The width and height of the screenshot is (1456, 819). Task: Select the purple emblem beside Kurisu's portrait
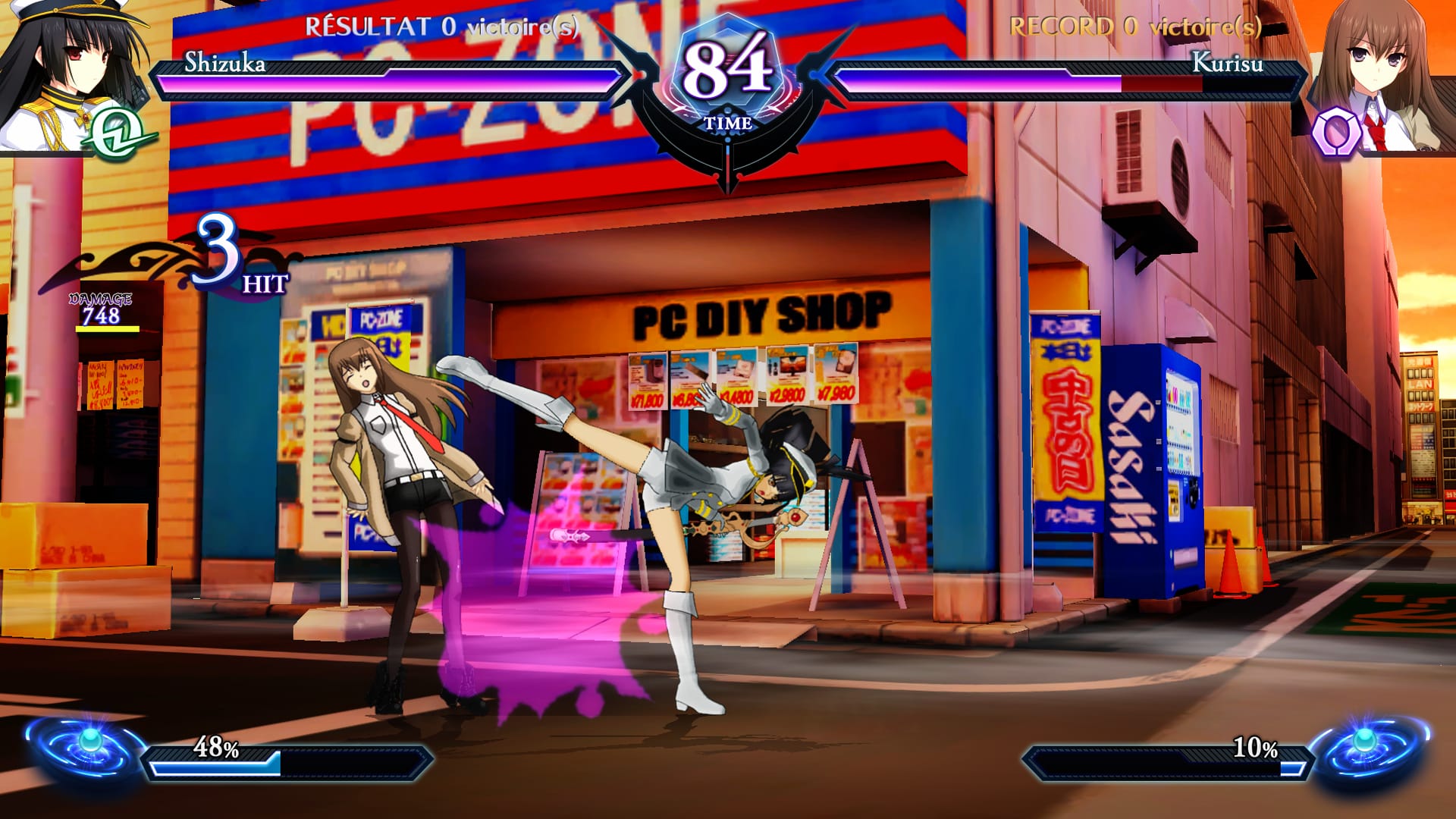[1334, 133]
